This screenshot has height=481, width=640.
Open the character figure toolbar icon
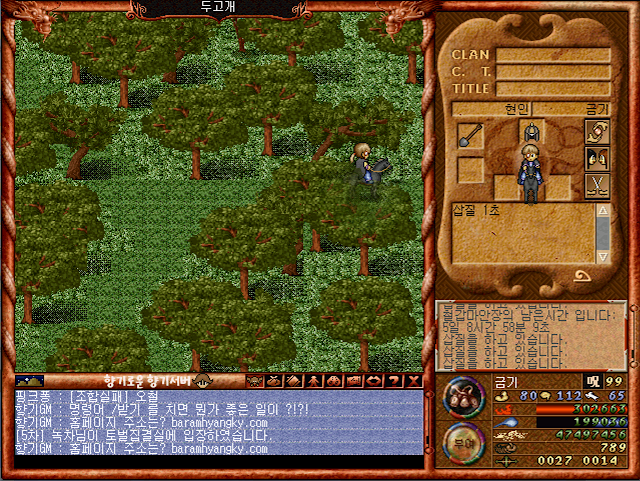pyautogui.click(x=314, y=381)
